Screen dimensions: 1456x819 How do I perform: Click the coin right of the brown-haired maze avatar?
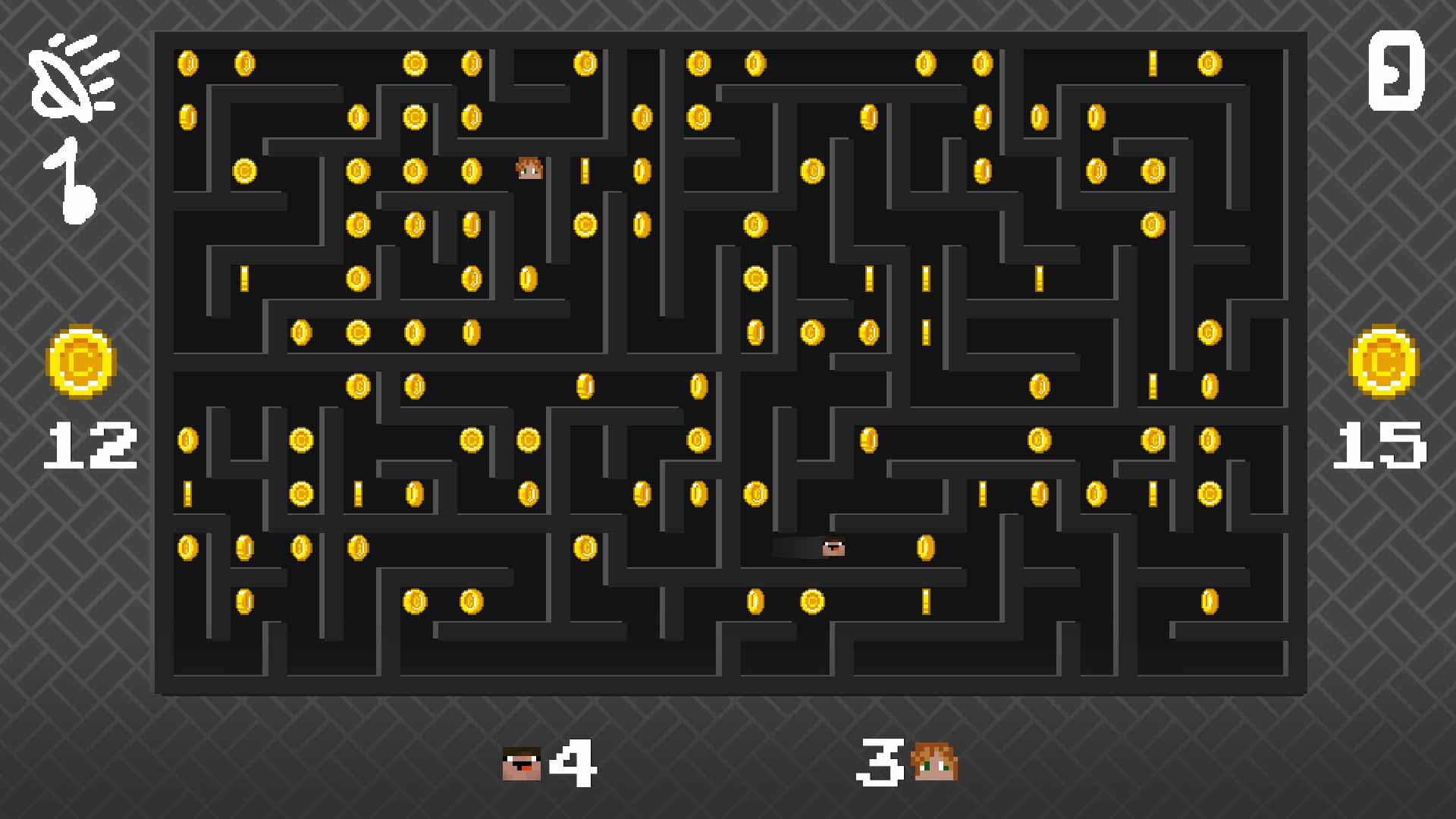click(x=584, y=170)
